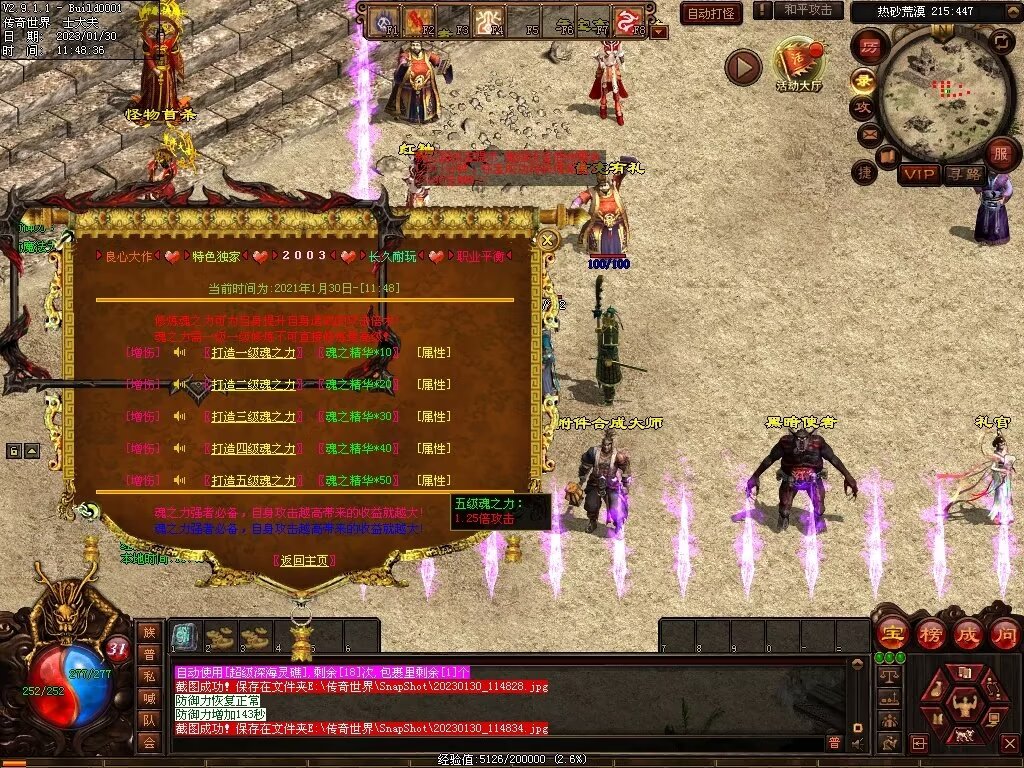
Task: Open the mail envelope icon
Action: [x=868, y=133]
